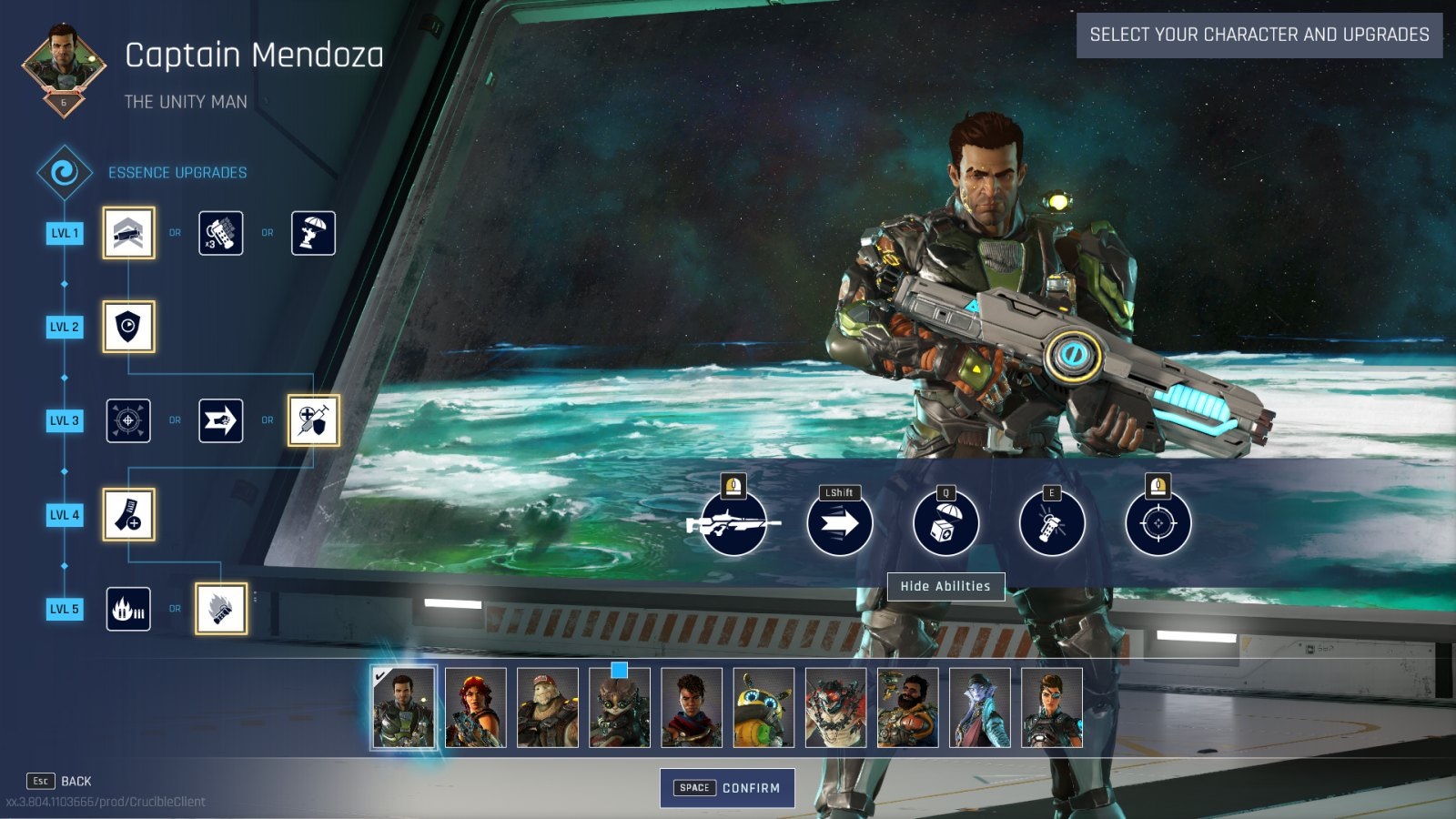Select the triple grenade level 1 upgrade
Screen dimensions: 1456x819
221,233
